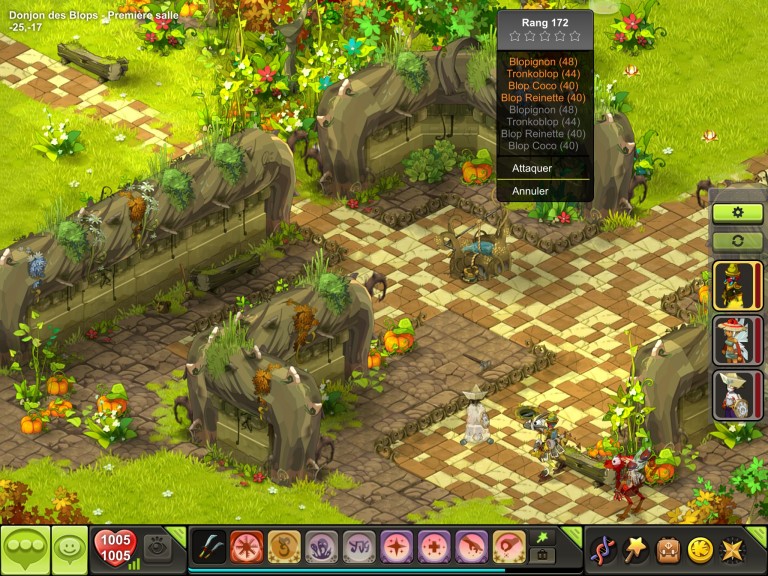Screen dimensions: 768x576
Task: Select the scythe weapon slot in hotbar
Action: point(209,547)
